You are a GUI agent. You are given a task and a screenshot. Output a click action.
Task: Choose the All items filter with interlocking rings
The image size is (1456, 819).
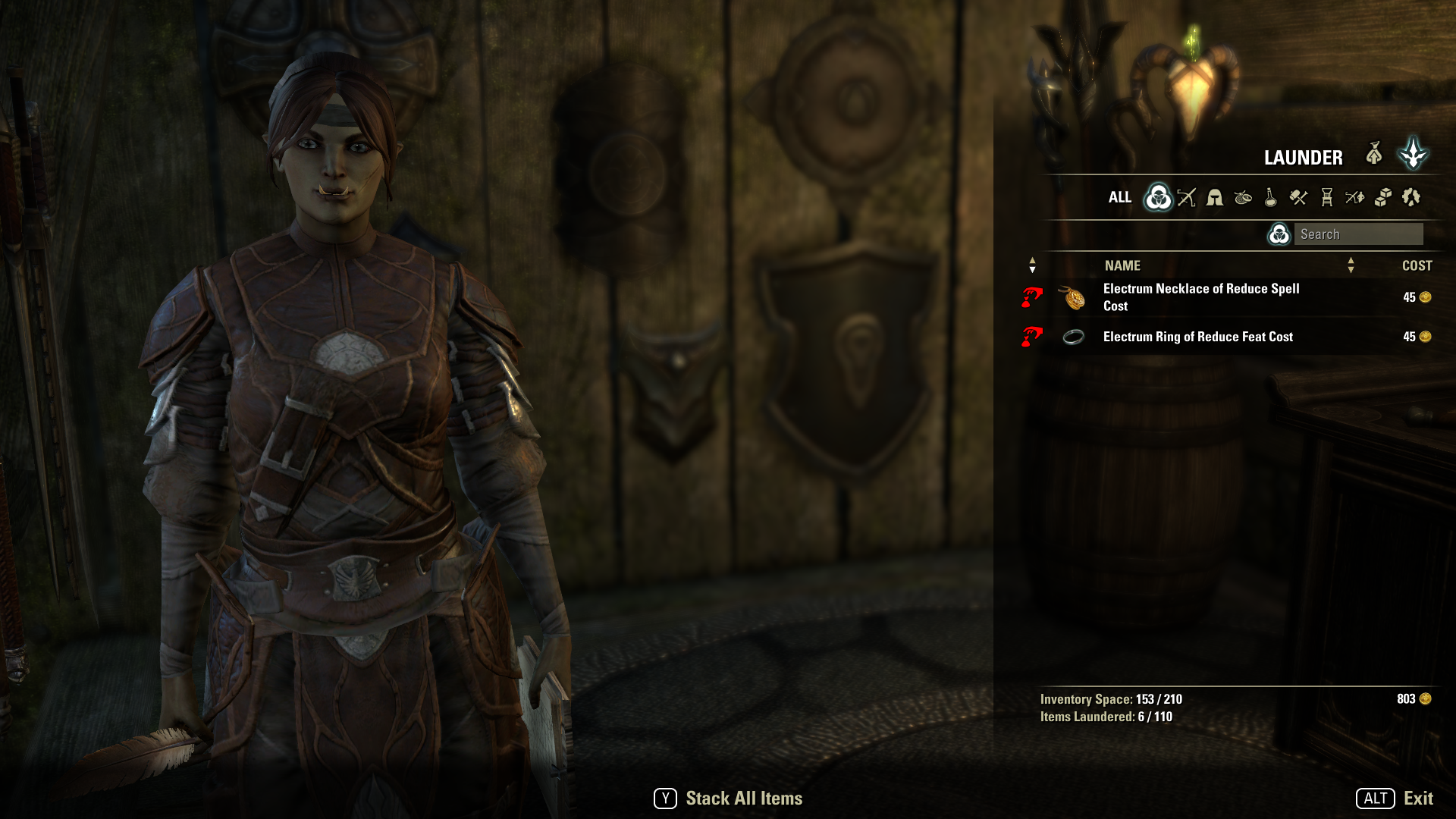pyautogui.click(x=1158, y=198)
